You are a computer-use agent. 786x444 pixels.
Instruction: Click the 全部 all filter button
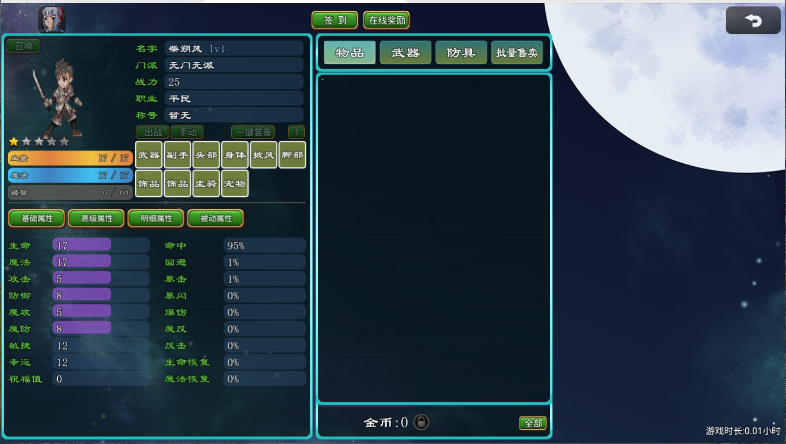pyautogui.click(x=533, y=423)
